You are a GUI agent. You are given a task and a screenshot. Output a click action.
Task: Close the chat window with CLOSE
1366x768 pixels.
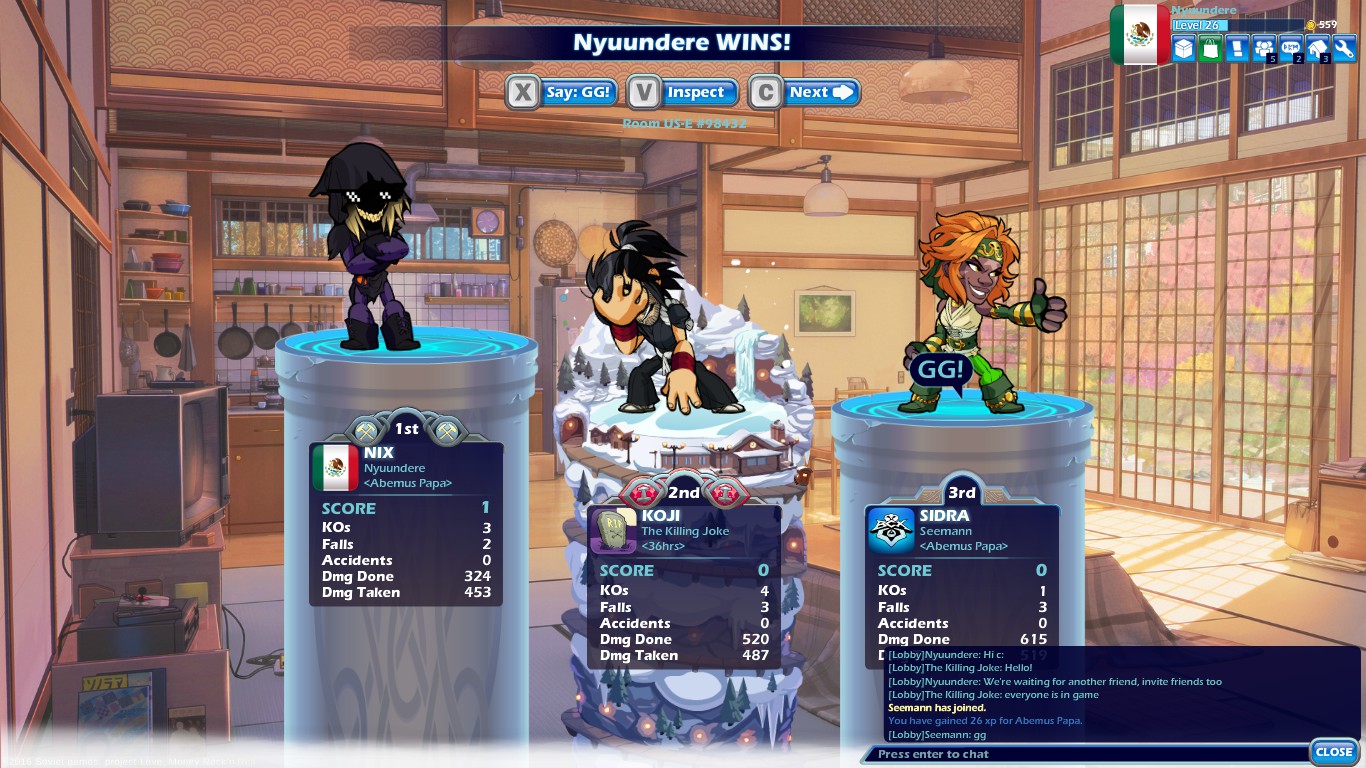pos(1334,751)
